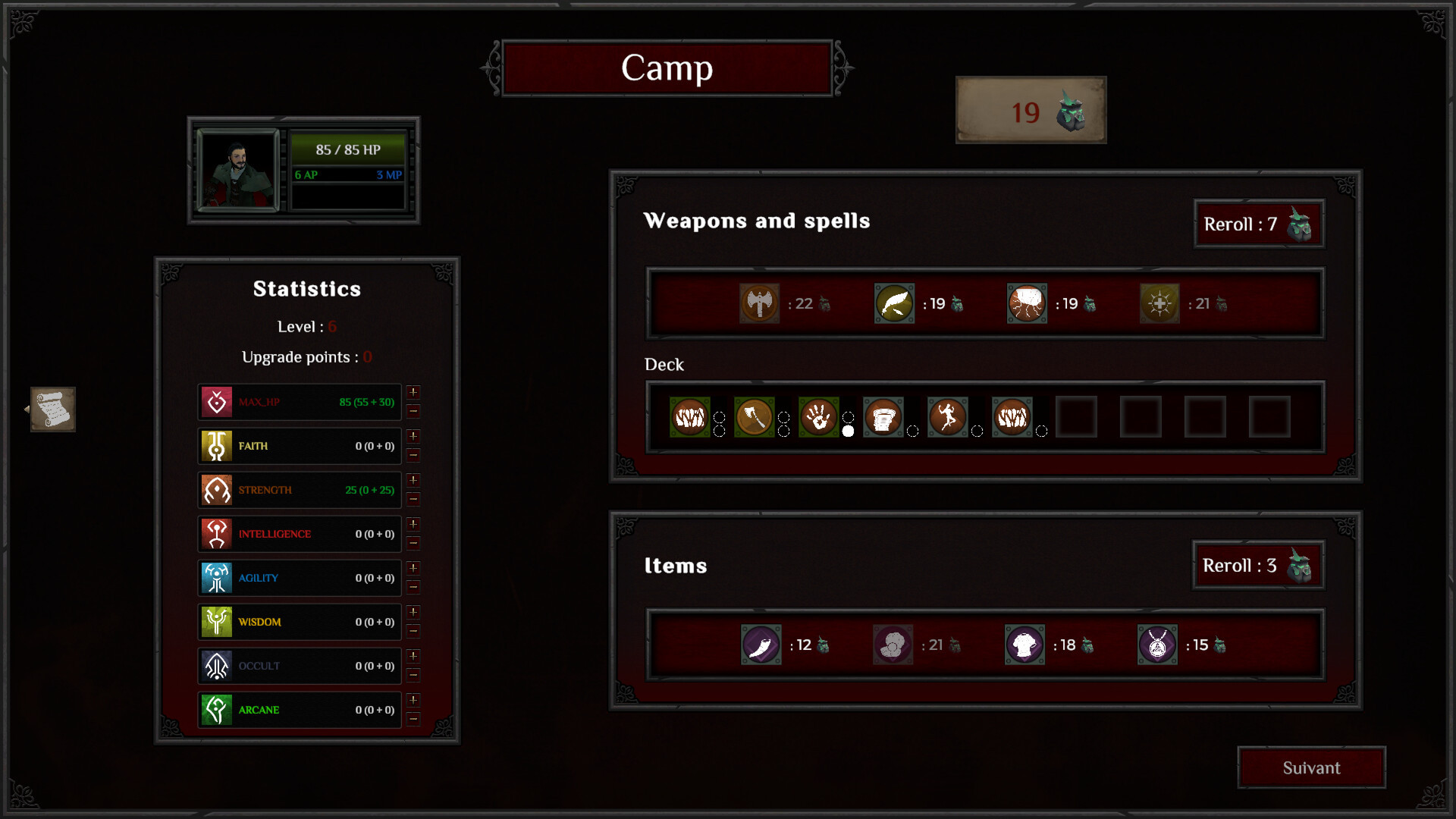Click the Suivant button to continue

coord(1311,767)
